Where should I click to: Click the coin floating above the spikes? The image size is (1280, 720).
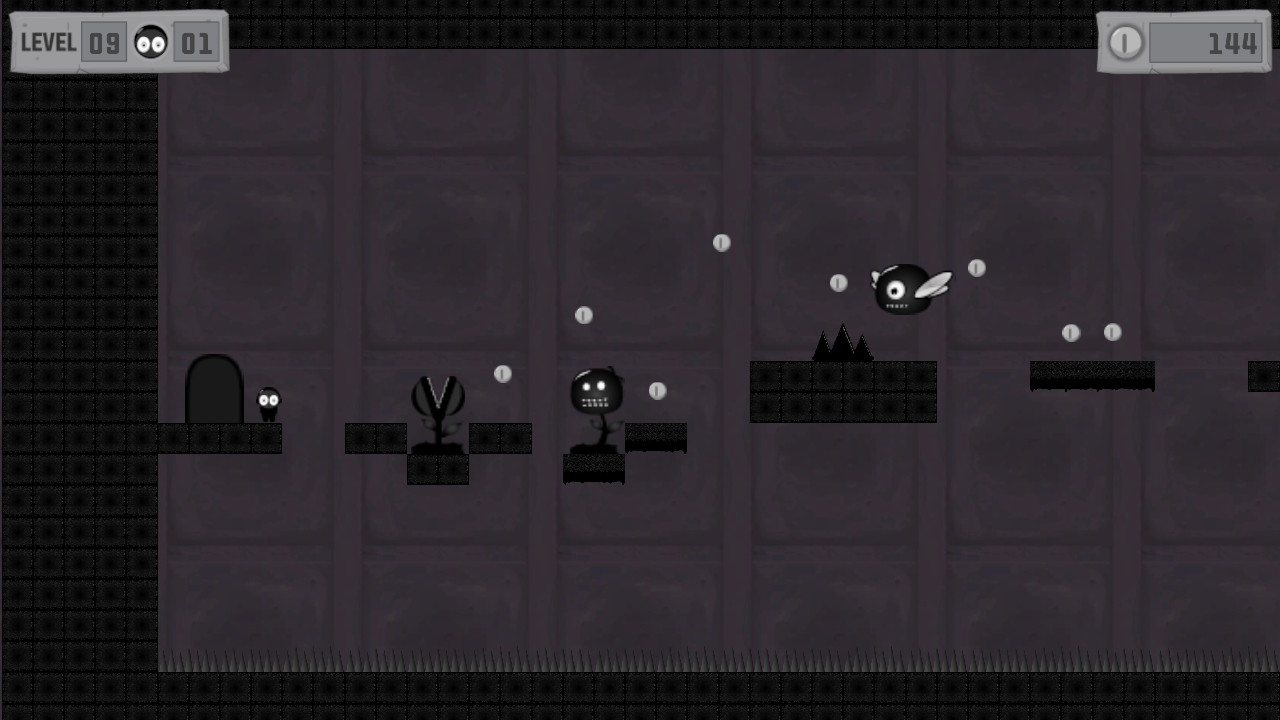click(x=838, y=283)
